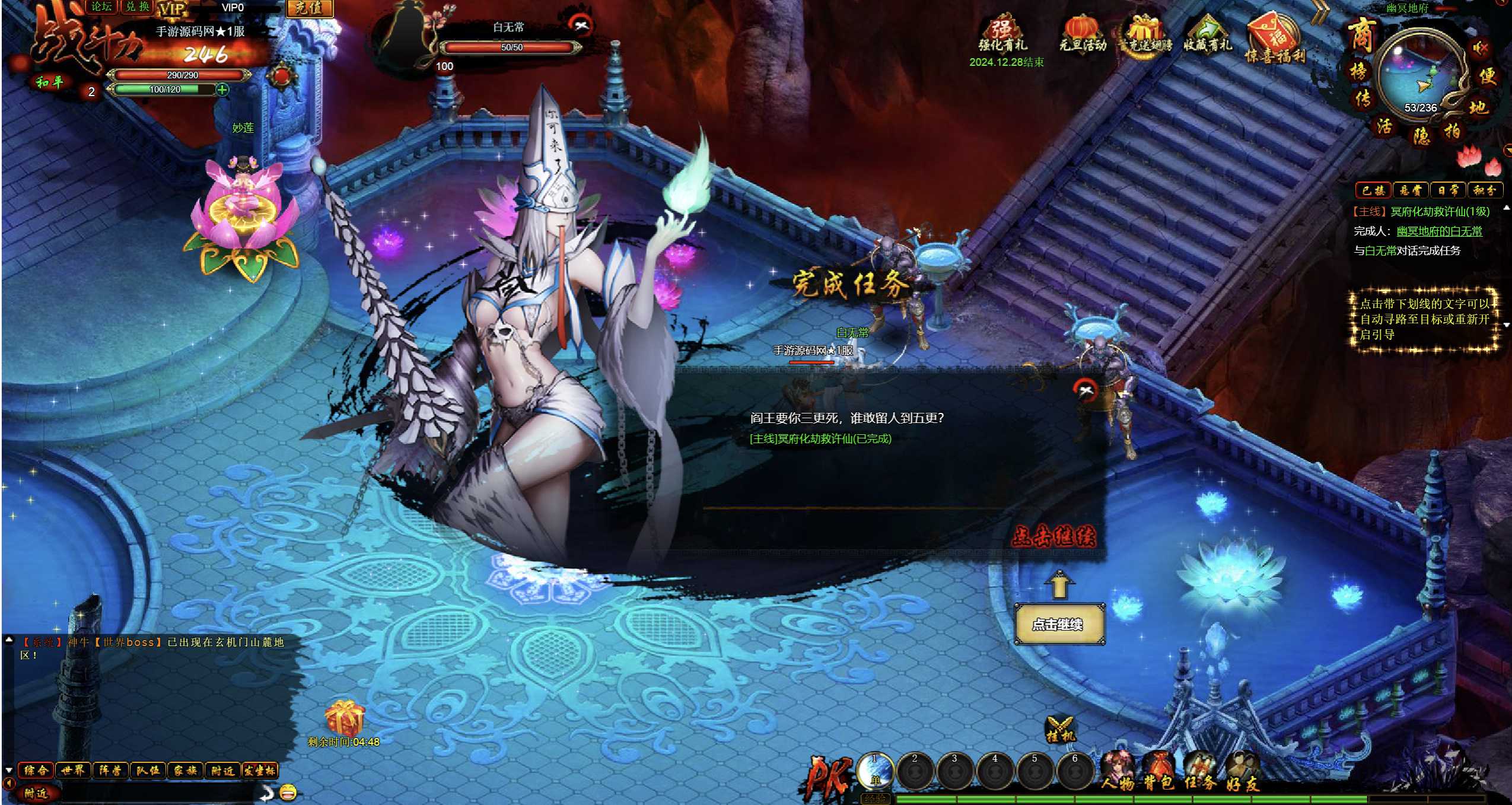The width and height of the screenshot is (1512, 805).
Task: Click the 幽冥地府的白无常 quest link
Action: pyautogui.click(x=1439, y=231)
